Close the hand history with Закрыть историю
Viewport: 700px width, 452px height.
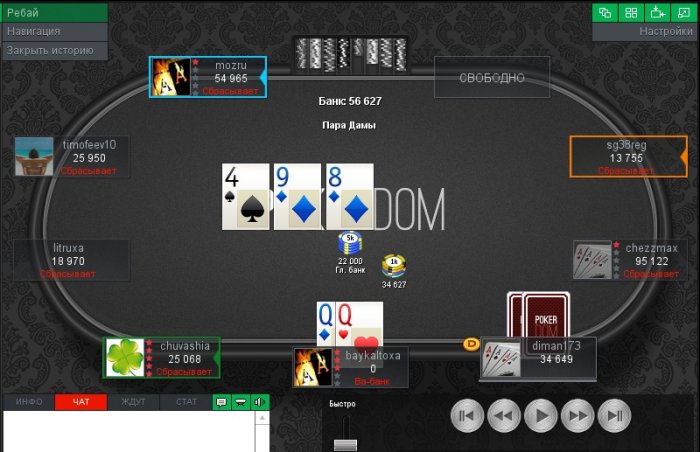[53, 49]
